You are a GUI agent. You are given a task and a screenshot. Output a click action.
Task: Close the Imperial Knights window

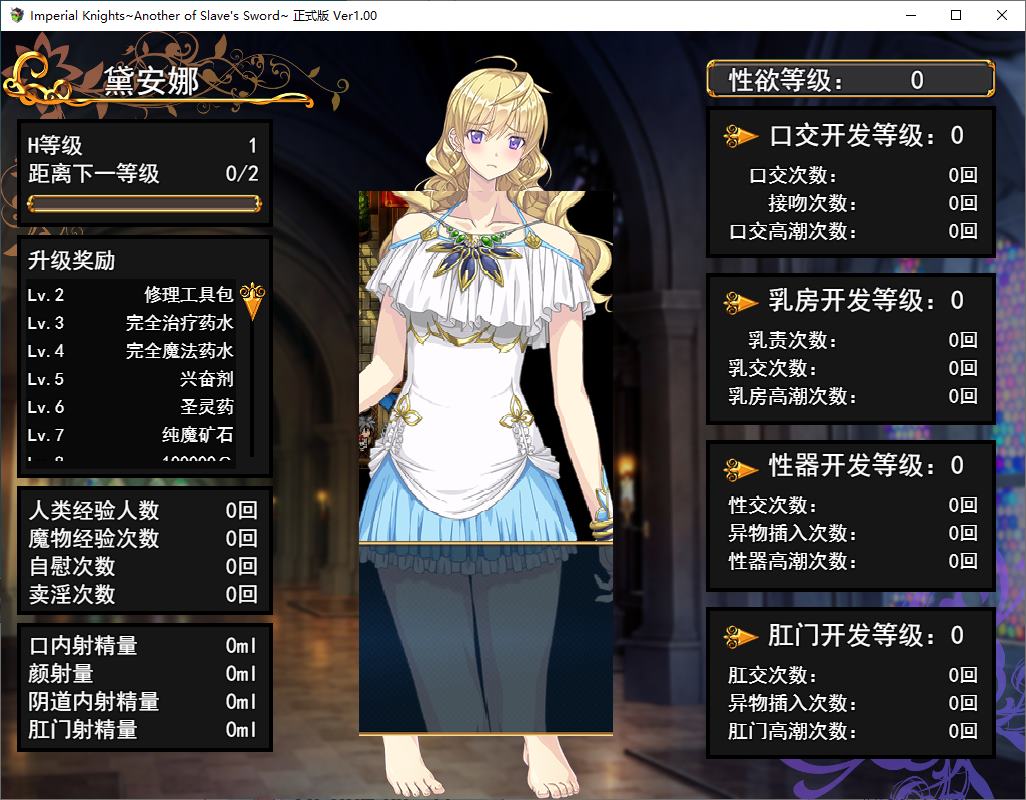pos(1002,15)
